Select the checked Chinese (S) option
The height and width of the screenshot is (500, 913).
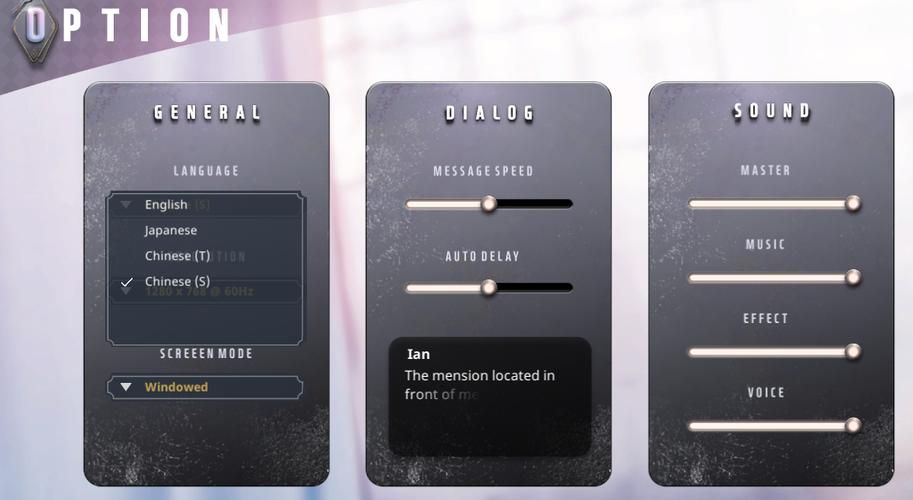point(177,282)
